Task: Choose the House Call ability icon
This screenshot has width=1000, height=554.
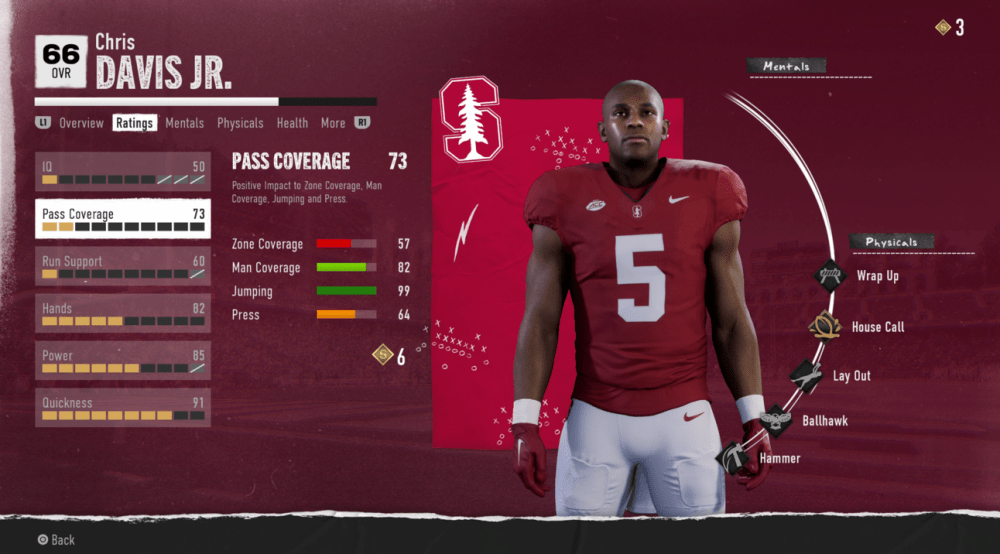Action: [825, 326]
